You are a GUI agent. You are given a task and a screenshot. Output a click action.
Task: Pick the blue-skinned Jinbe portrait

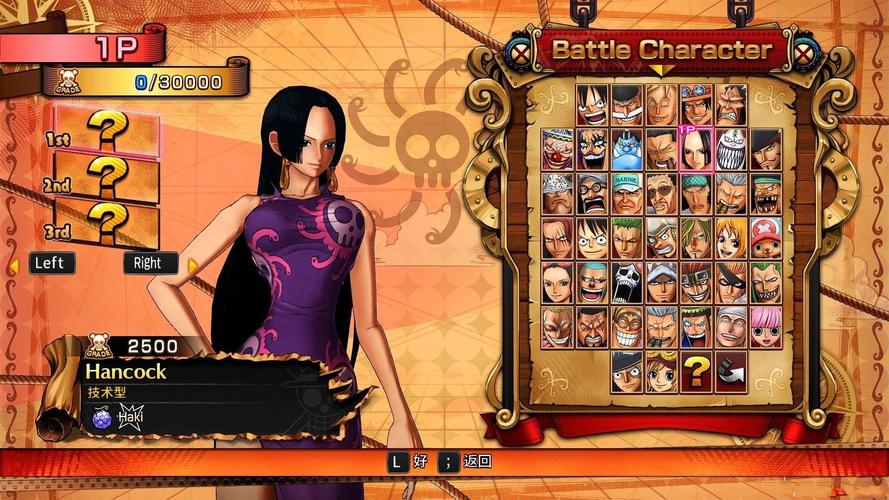click(x=628, y=149)
